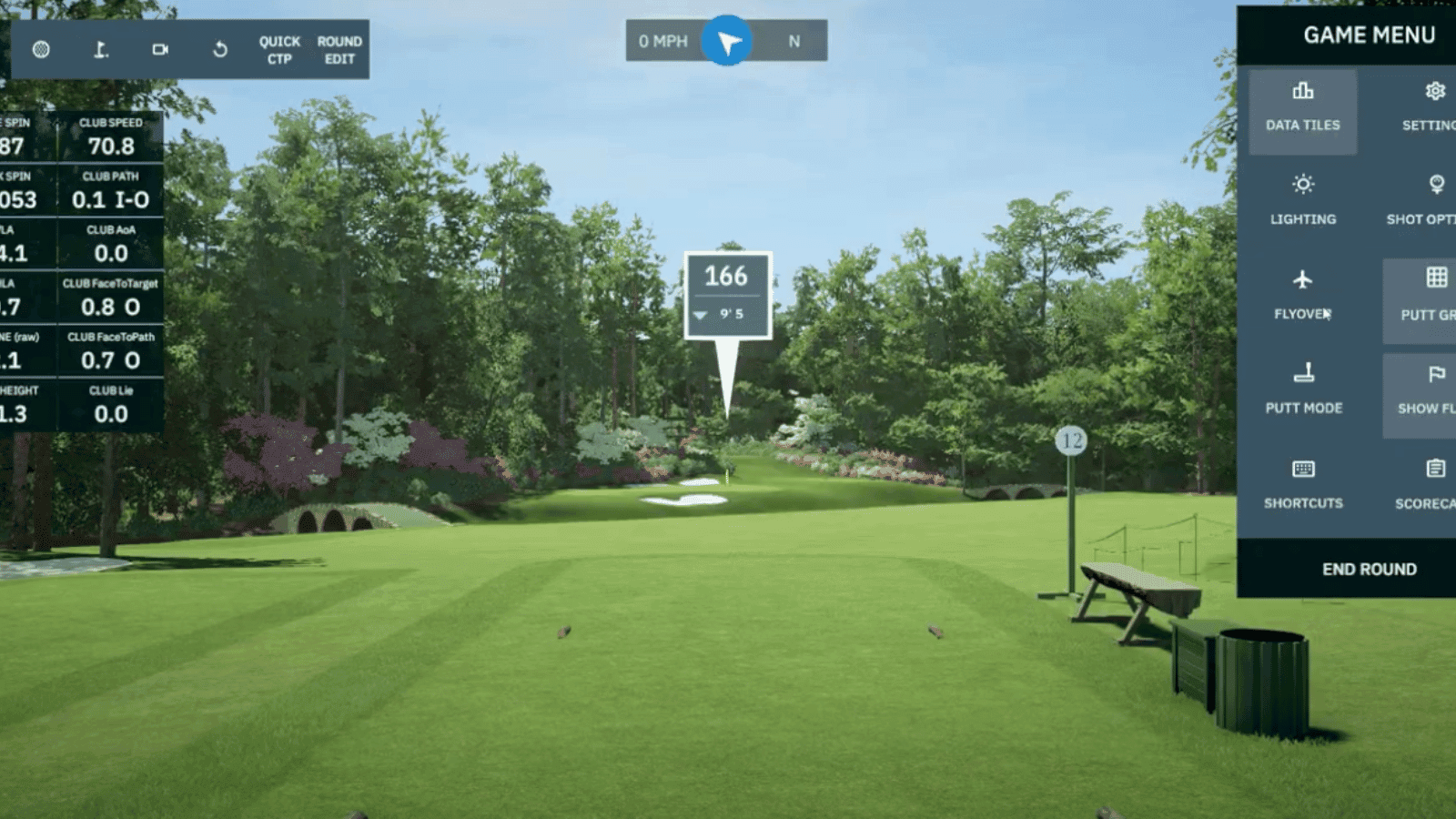This screenshot has width=1456, height=819.
Task: Open Round Edit from the top menu
Action: pos(339,49)
